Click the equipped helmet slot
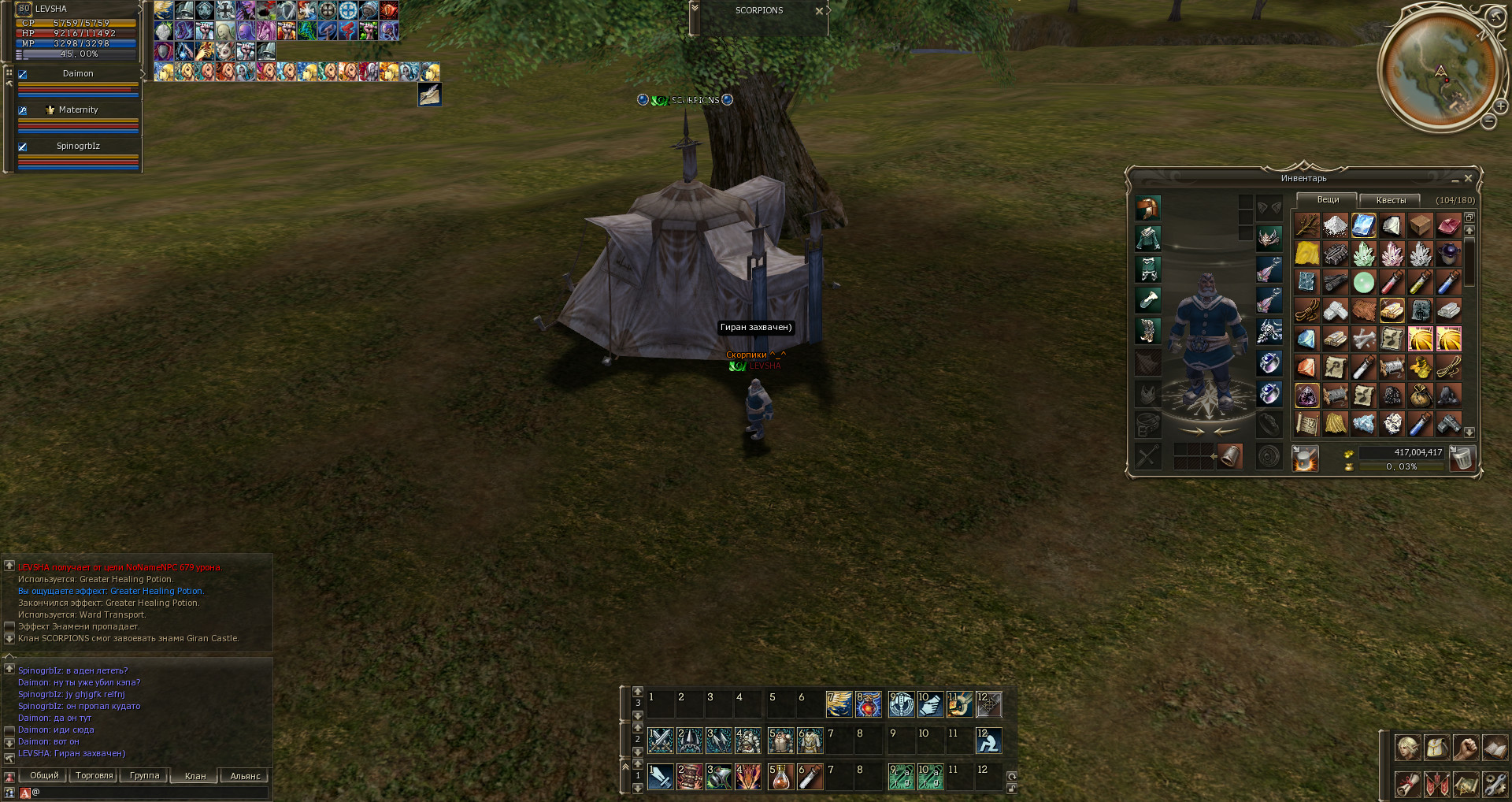This screenshot has height=802, width=1512. [1147, 209]
